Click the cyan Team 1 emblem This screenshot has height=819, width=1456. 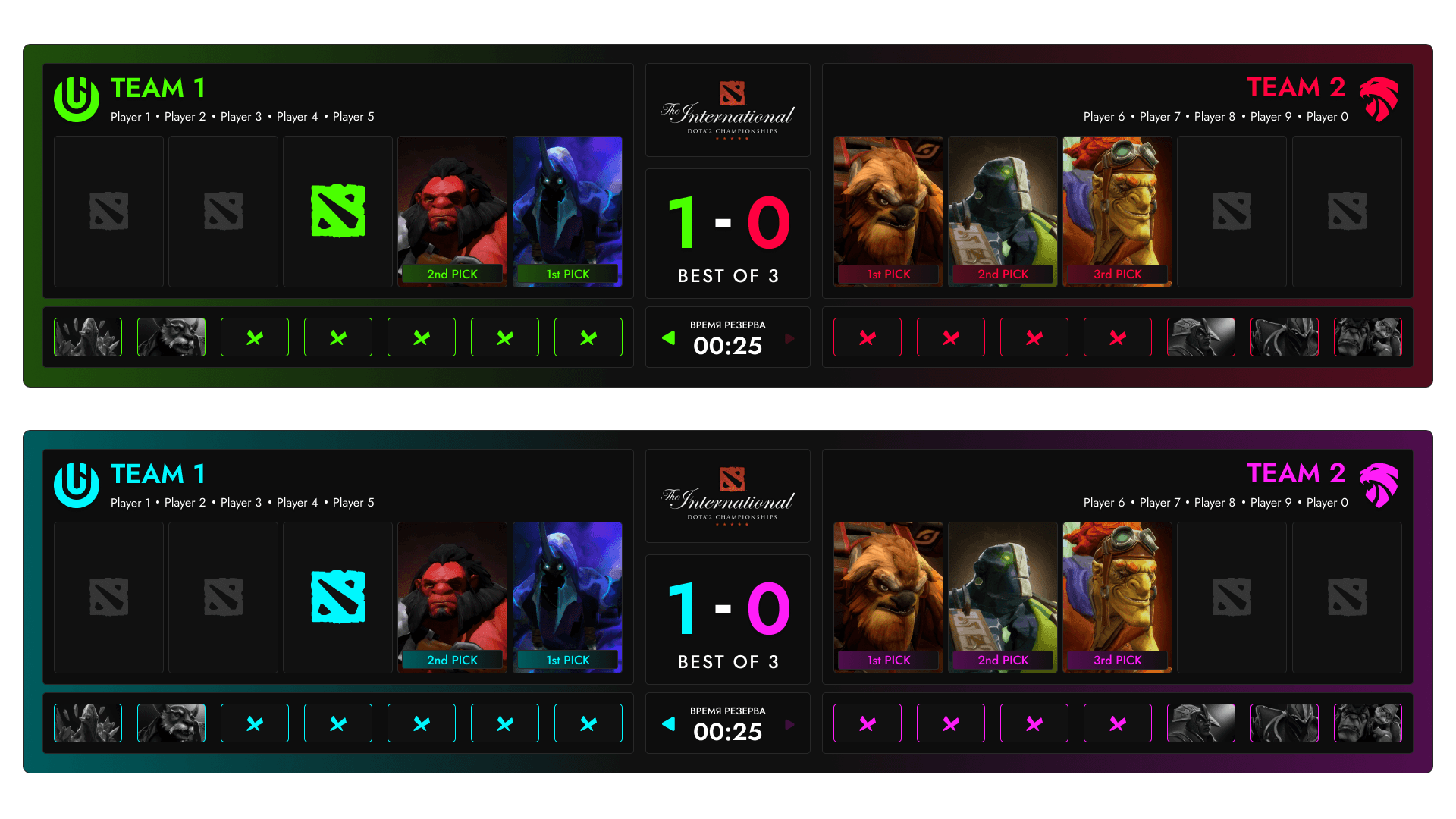click(x=77, y=485)
